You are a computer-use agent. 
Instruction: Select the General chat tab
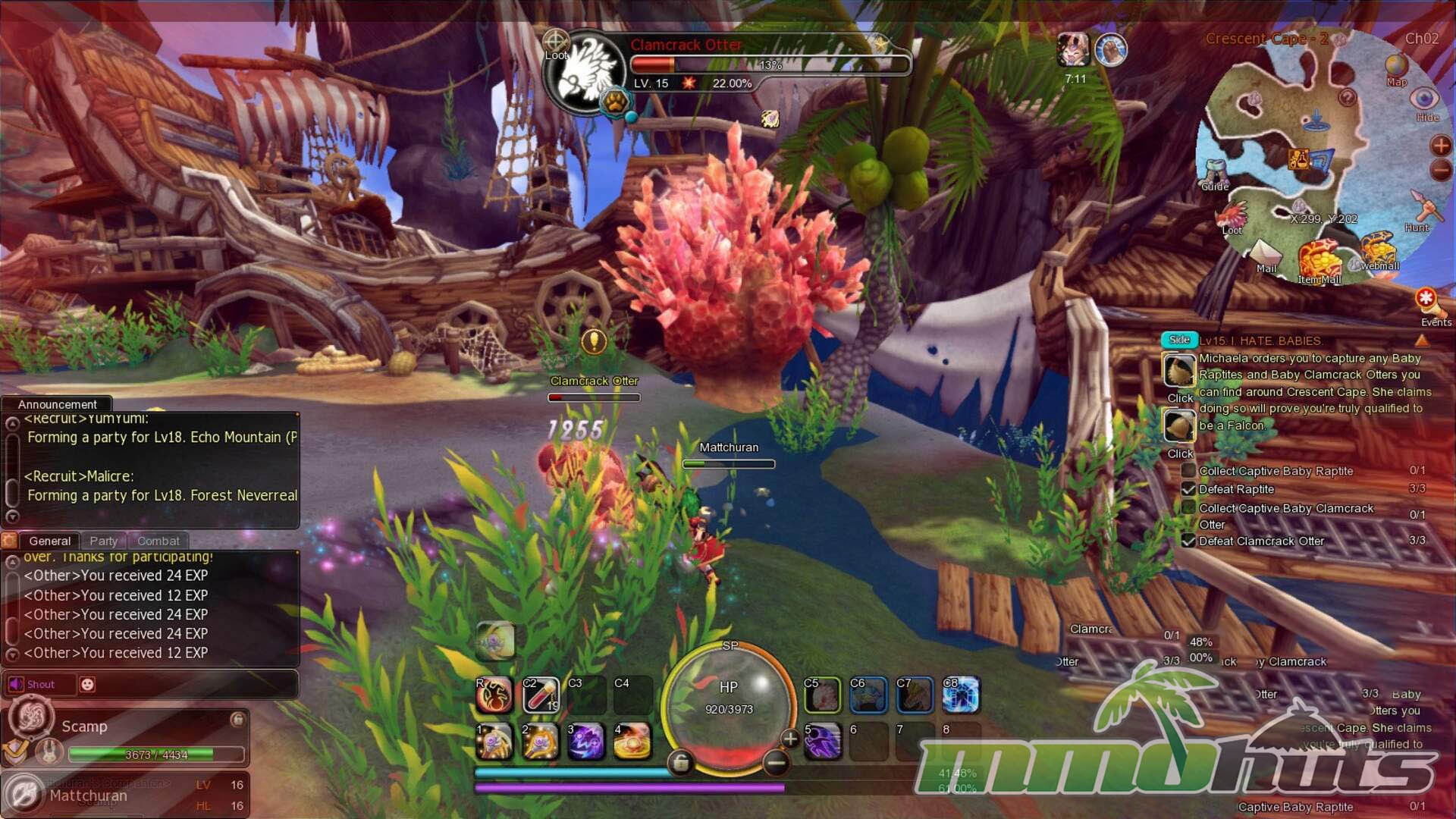click(49, 541)
